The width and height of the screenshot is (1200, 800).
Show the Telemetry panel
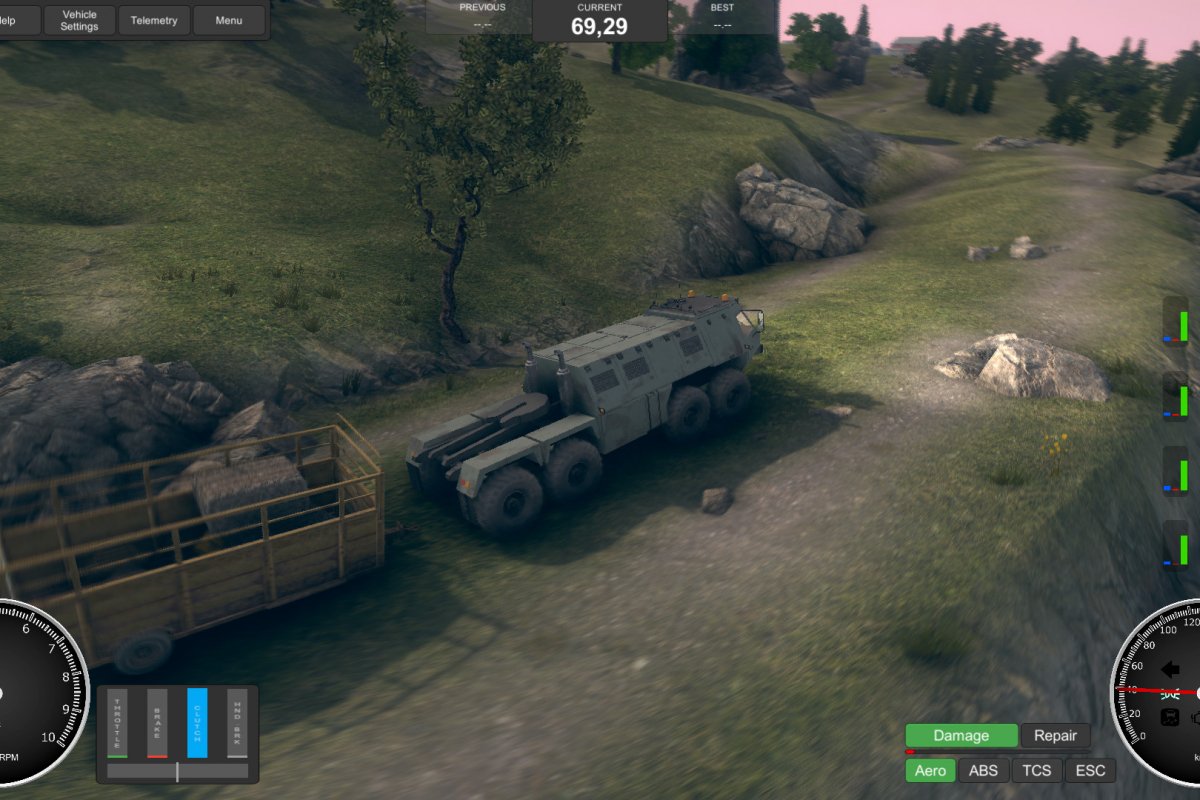coord(154,20)
